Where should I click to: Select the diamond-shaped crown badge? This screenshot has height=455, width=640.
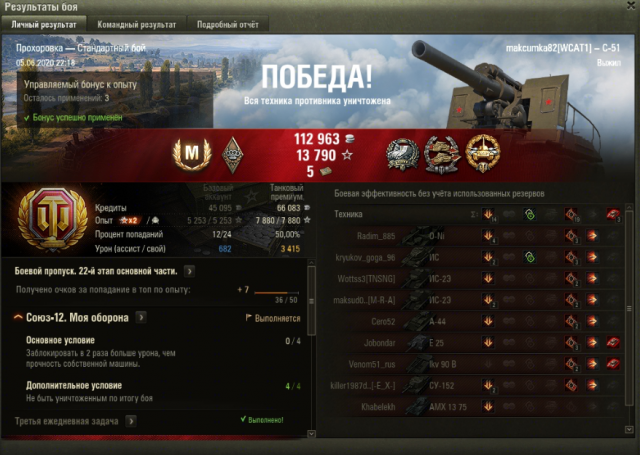(x=231, y=153)
